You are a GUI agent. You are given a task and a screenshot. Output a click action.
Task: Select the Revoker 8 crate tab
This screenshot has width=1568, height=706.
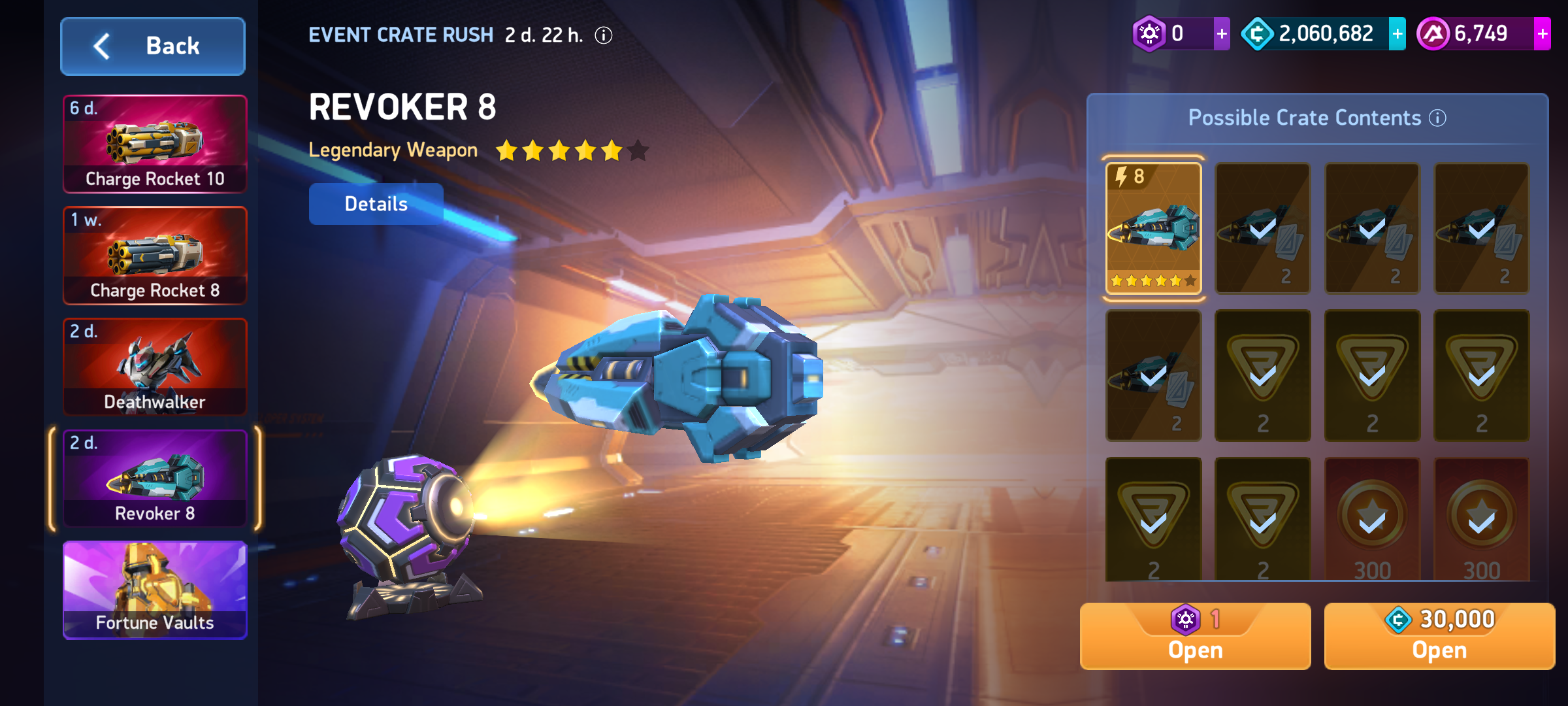pos(155,479)
